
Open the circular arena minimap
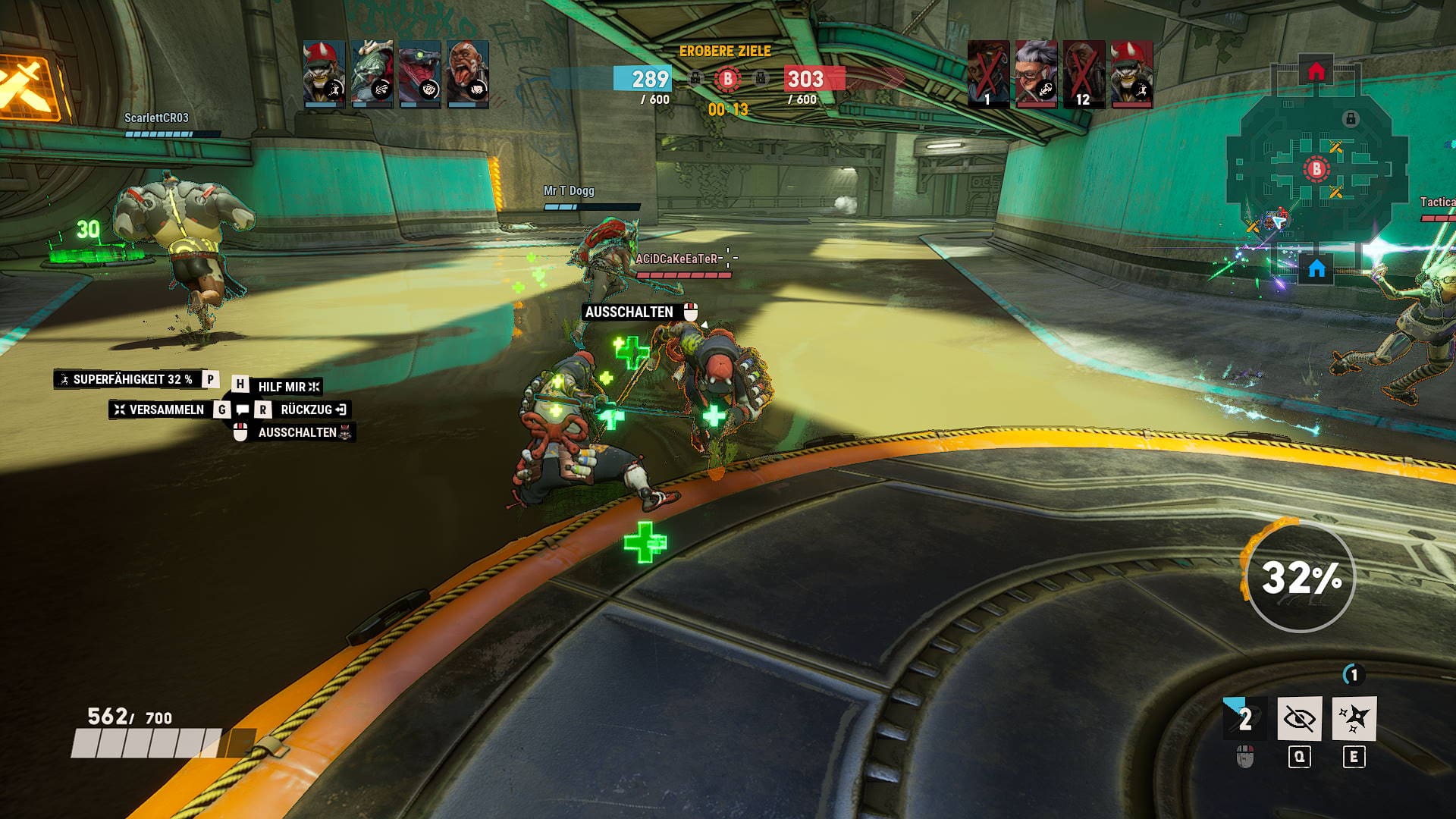[1316, 171]
